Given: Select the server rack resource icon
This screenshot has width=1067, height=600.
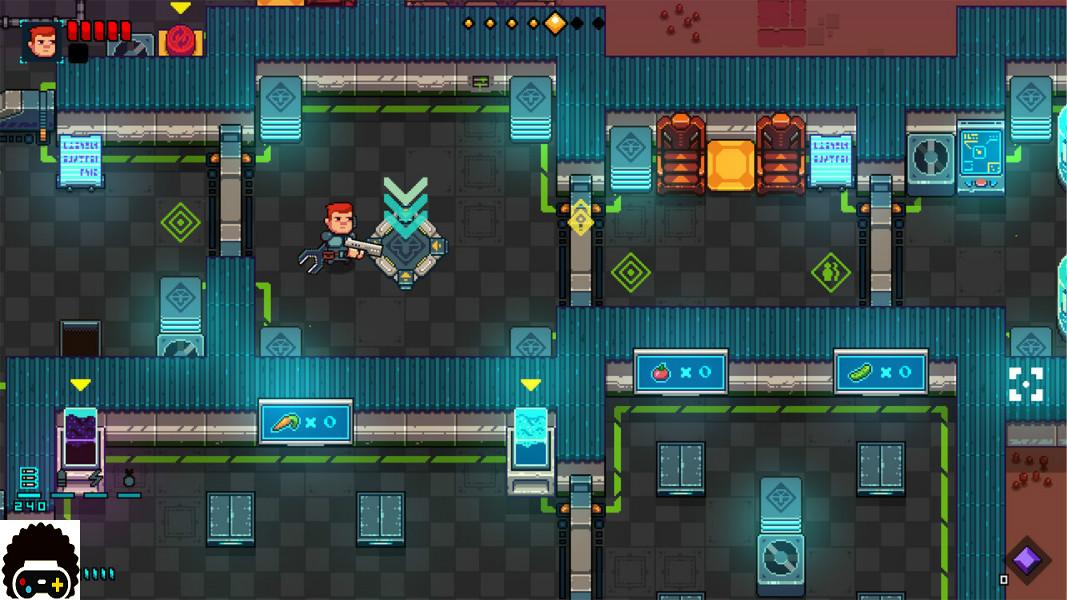Looking at the screenshot, I should pos(27,477).
